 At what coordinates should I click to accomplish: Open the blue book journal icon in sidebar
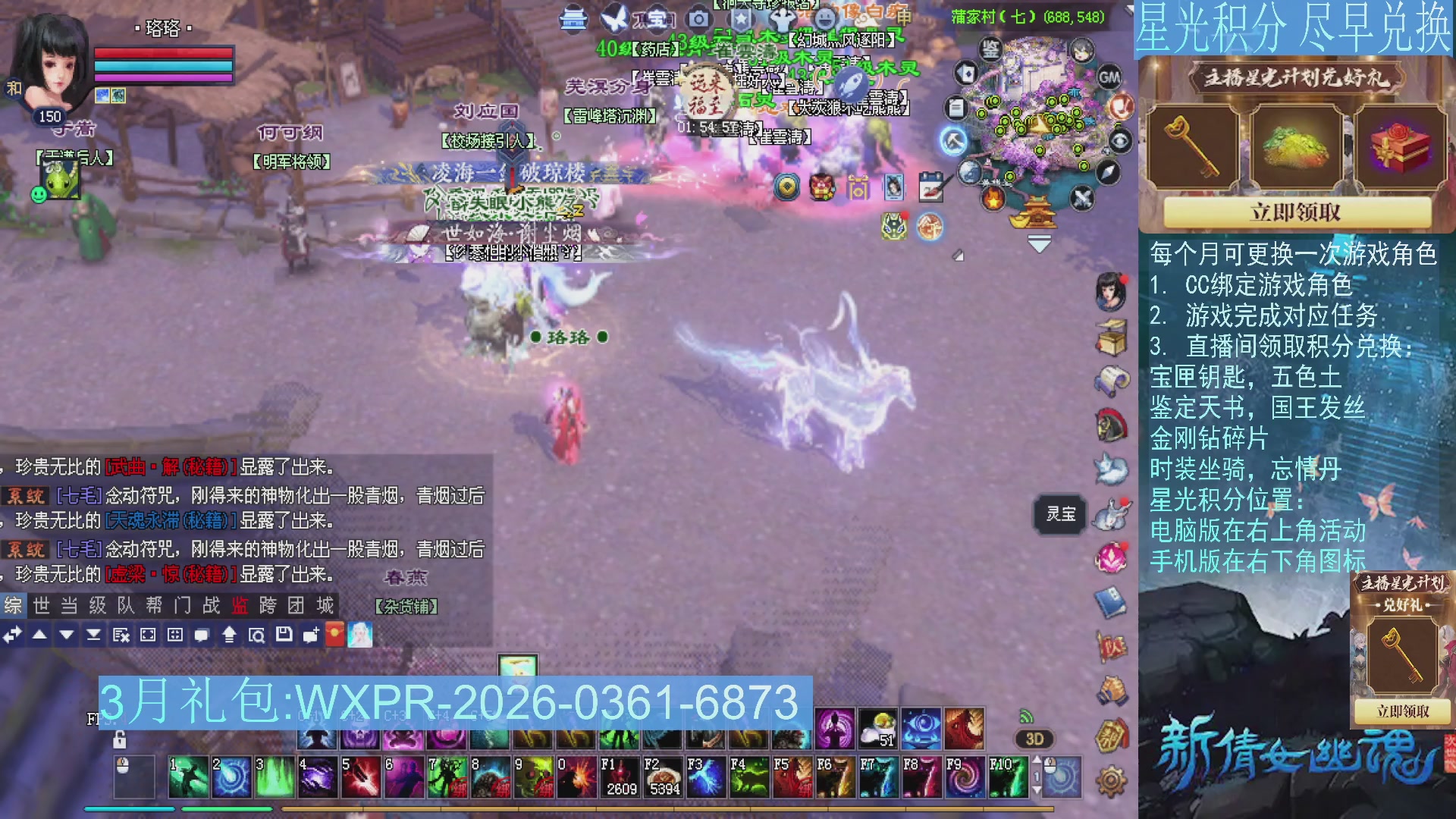pos(1111,599)
